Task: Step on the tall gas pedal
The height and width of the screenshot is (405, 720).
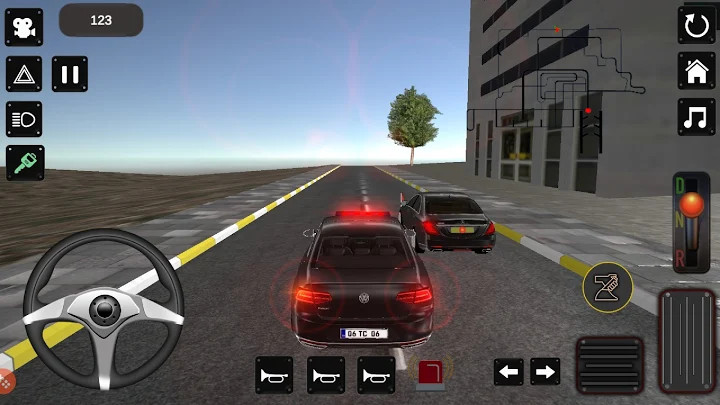Action: tap(688, 340)
